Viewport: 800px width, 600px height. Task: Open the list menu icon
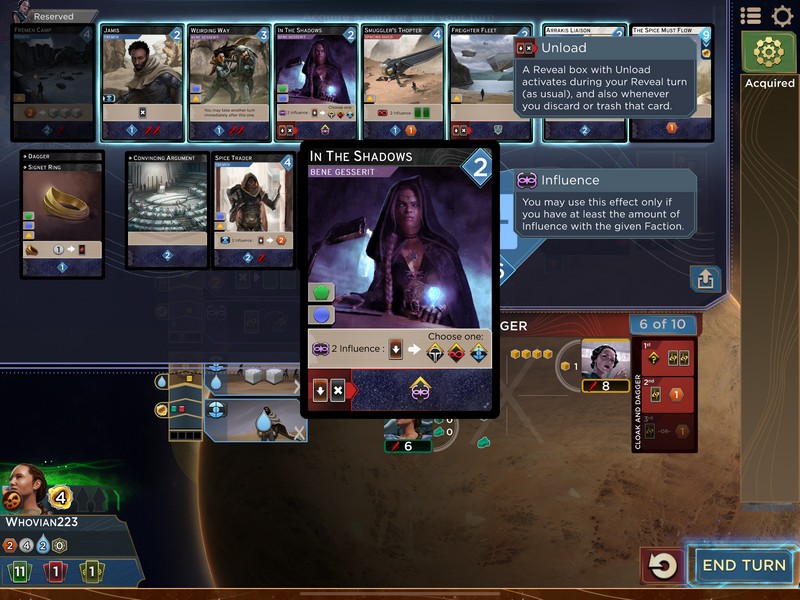751,16
